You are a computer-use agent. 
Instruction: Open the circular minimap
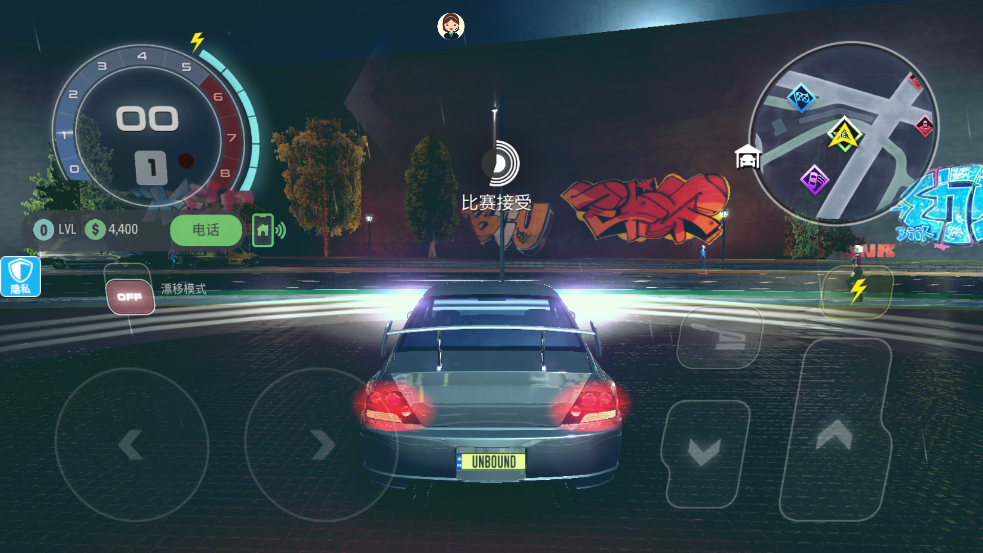point(844,133)
